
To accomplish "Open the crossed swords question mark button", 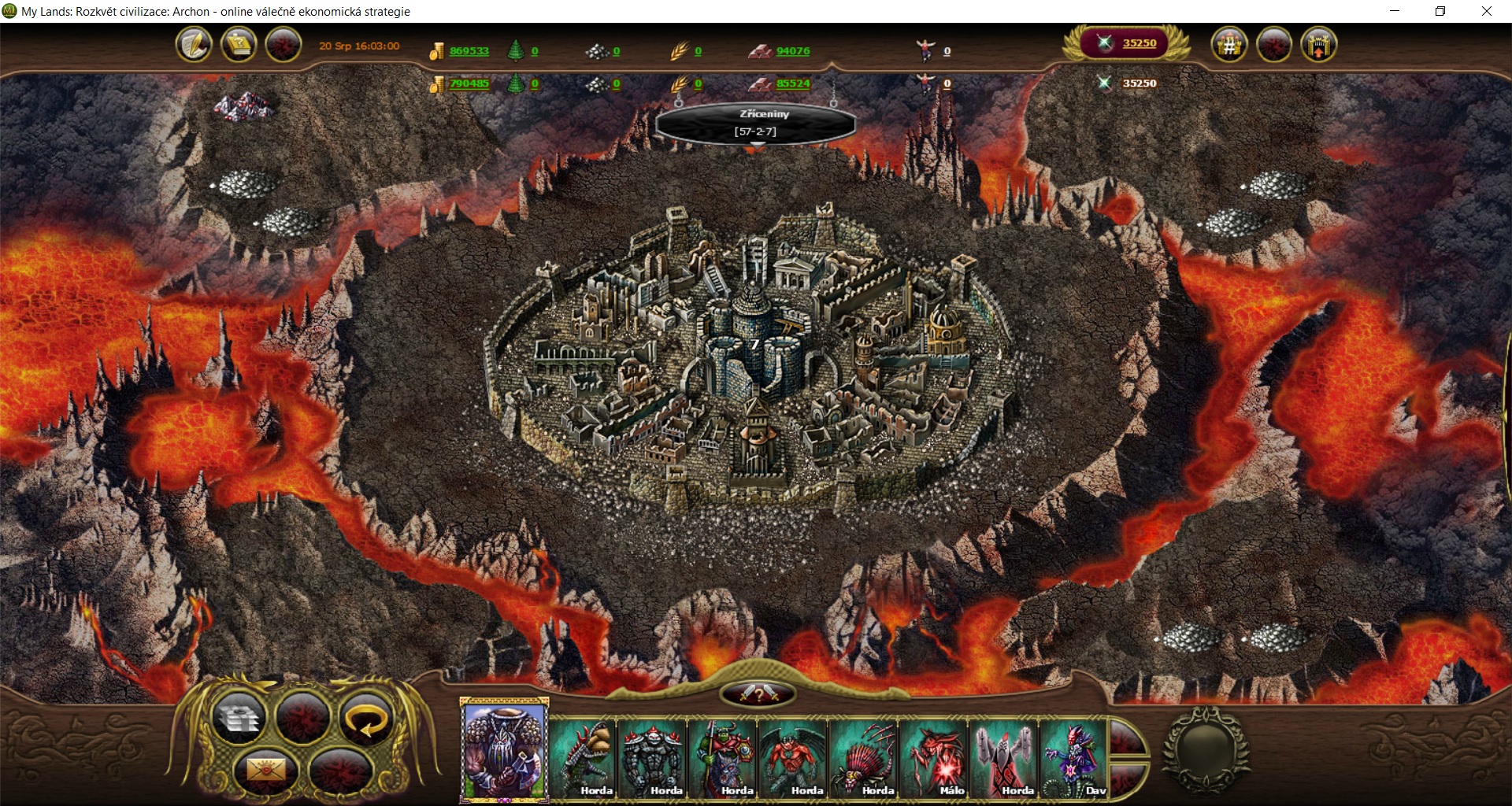I will (x=758, y=693).
